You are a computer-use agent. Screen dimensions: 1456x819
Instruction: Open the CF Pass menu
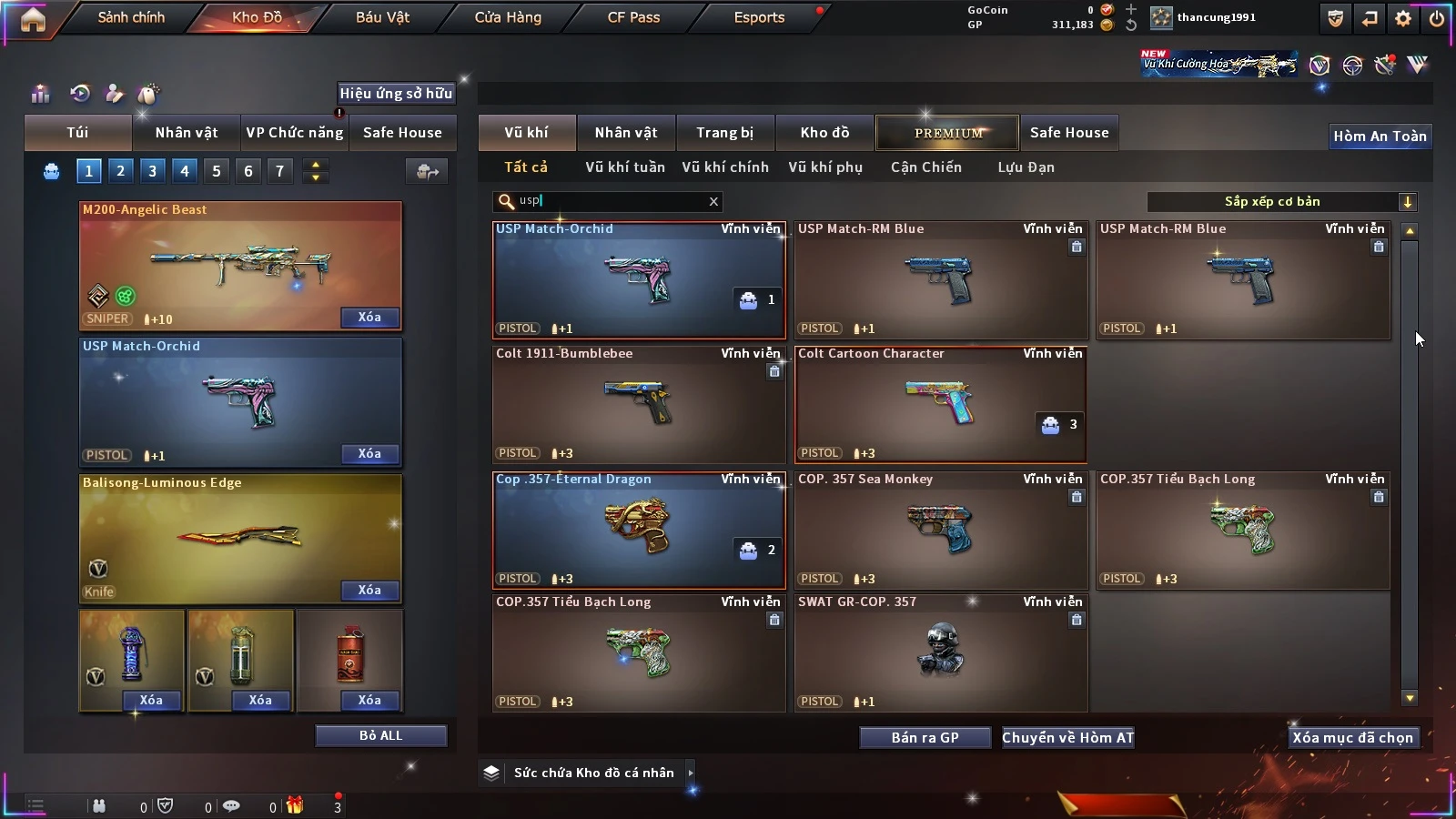pyautogui.click(x=633, y=17)
